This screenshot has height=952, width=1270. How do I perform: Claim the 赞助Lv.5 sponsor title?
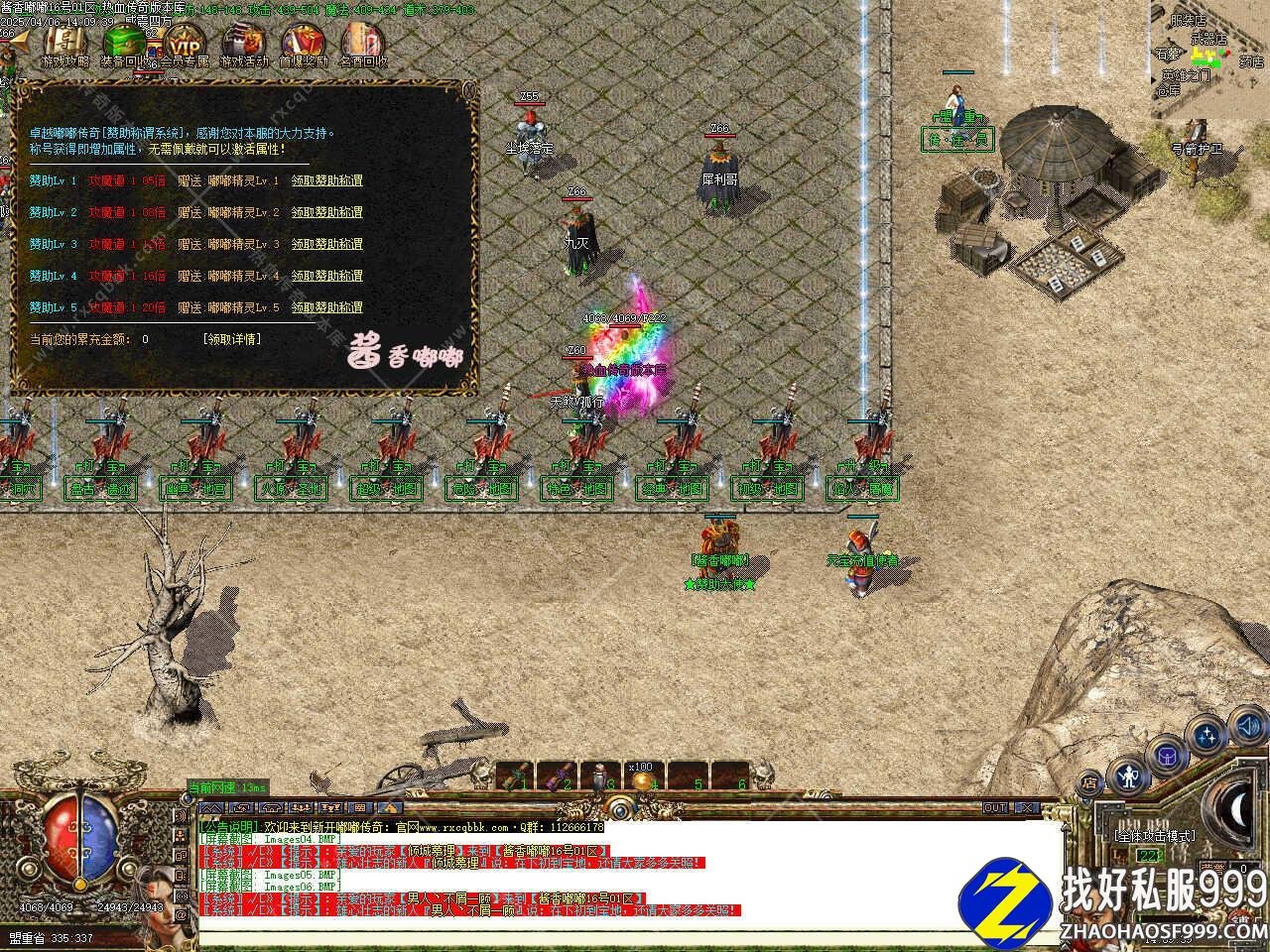326,307
